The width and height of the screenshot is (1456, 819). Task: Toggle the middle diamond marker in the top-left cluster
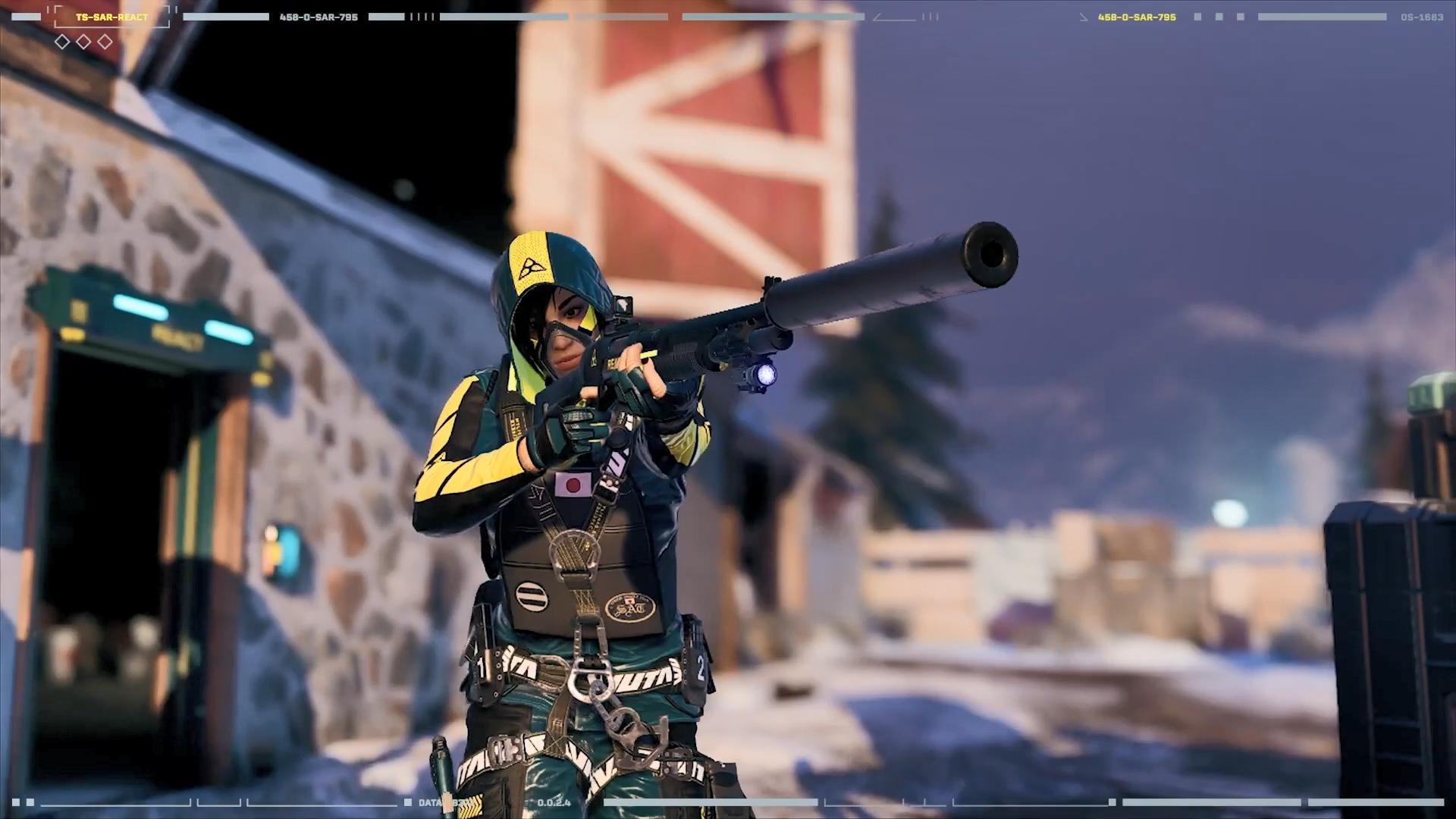tap(83, 42)
